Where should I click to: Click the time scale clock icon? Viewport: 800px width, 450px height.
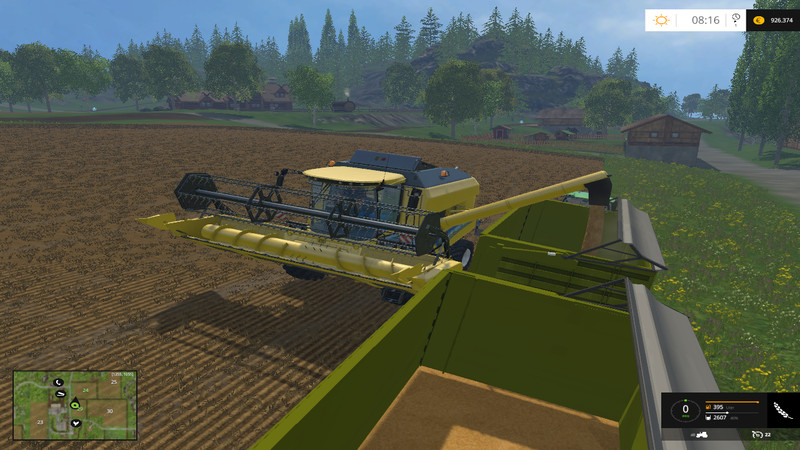click(x=736, y=18)
